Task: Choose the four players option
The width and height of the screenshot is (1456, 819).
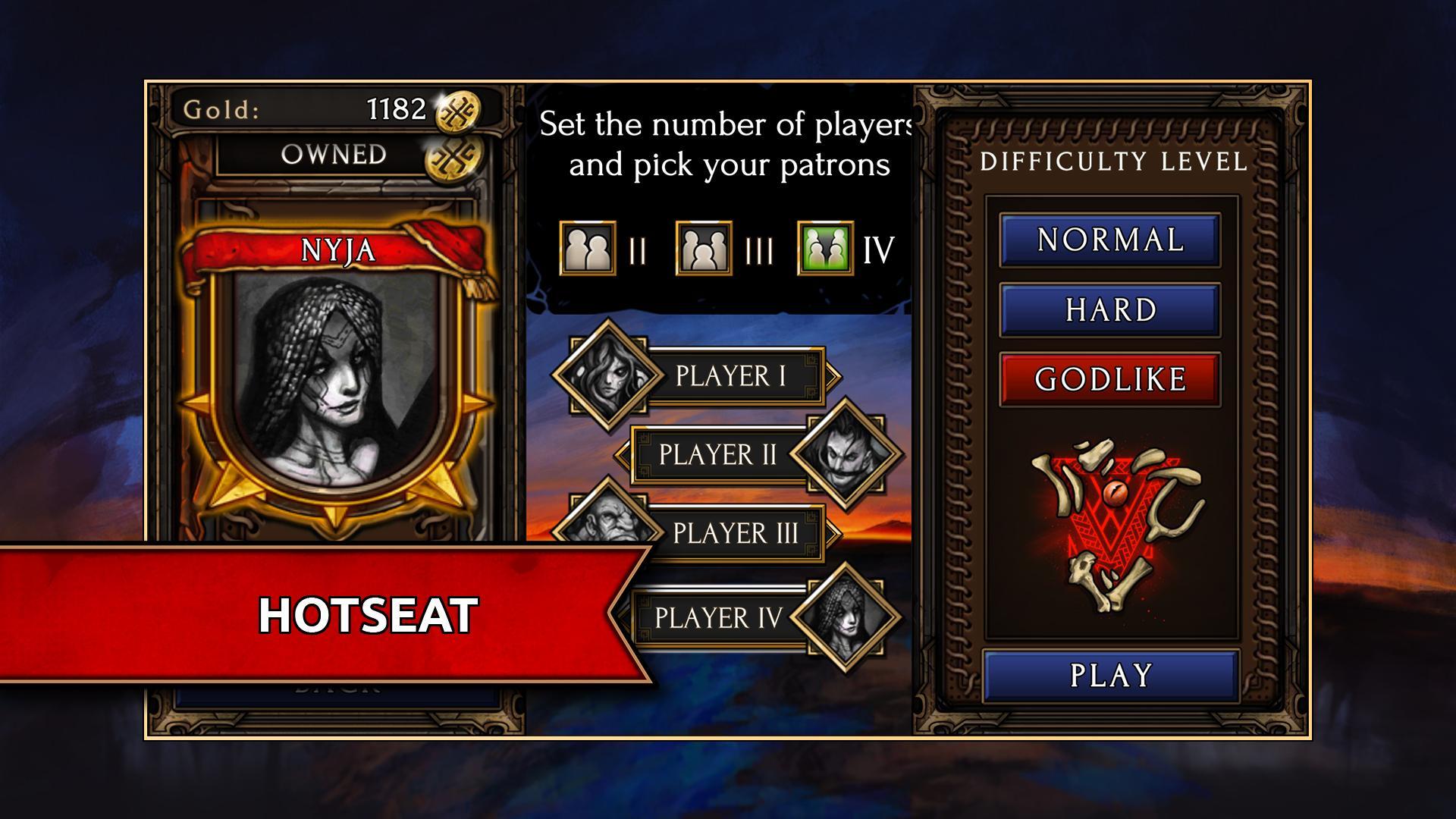Action: coord(825,249)
